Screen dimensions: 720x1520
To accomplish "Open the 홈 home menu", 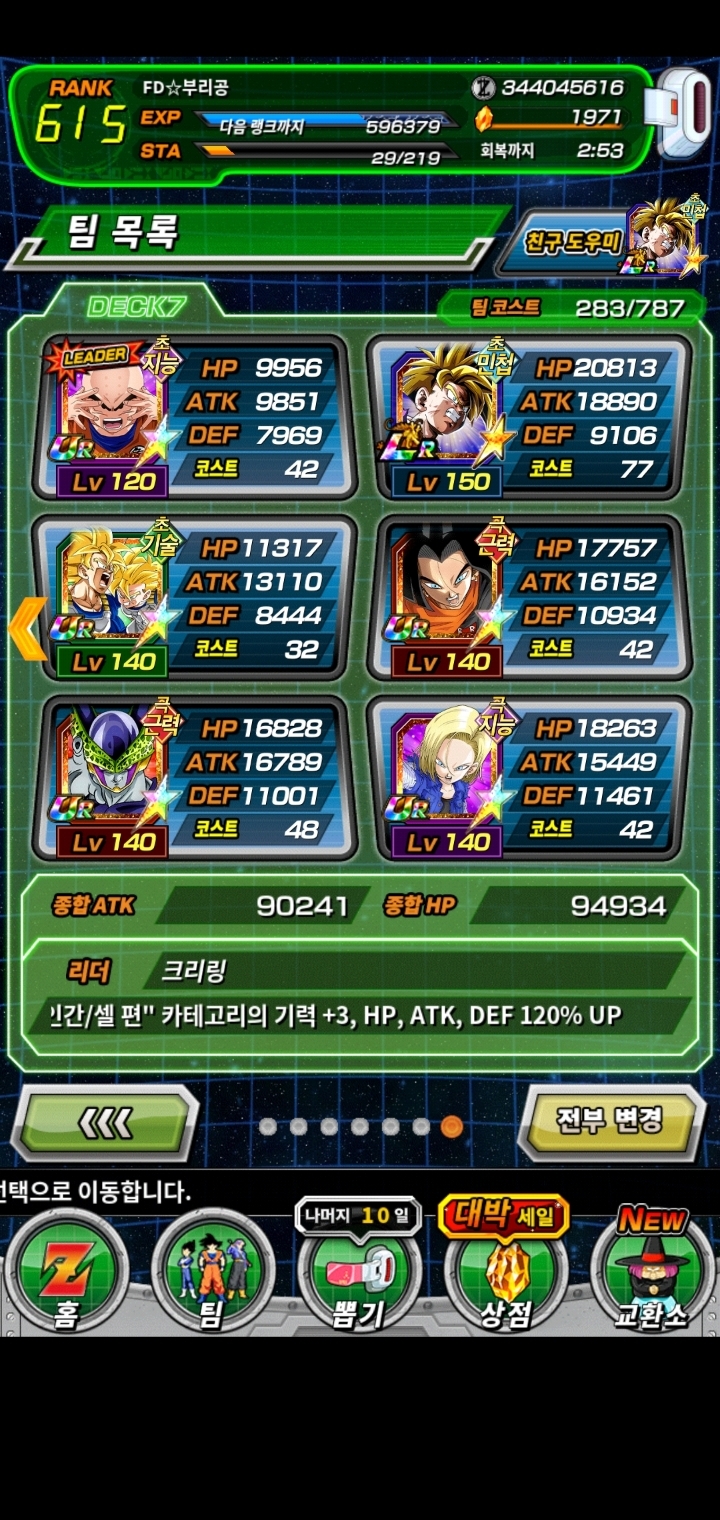I will 66,1275.
